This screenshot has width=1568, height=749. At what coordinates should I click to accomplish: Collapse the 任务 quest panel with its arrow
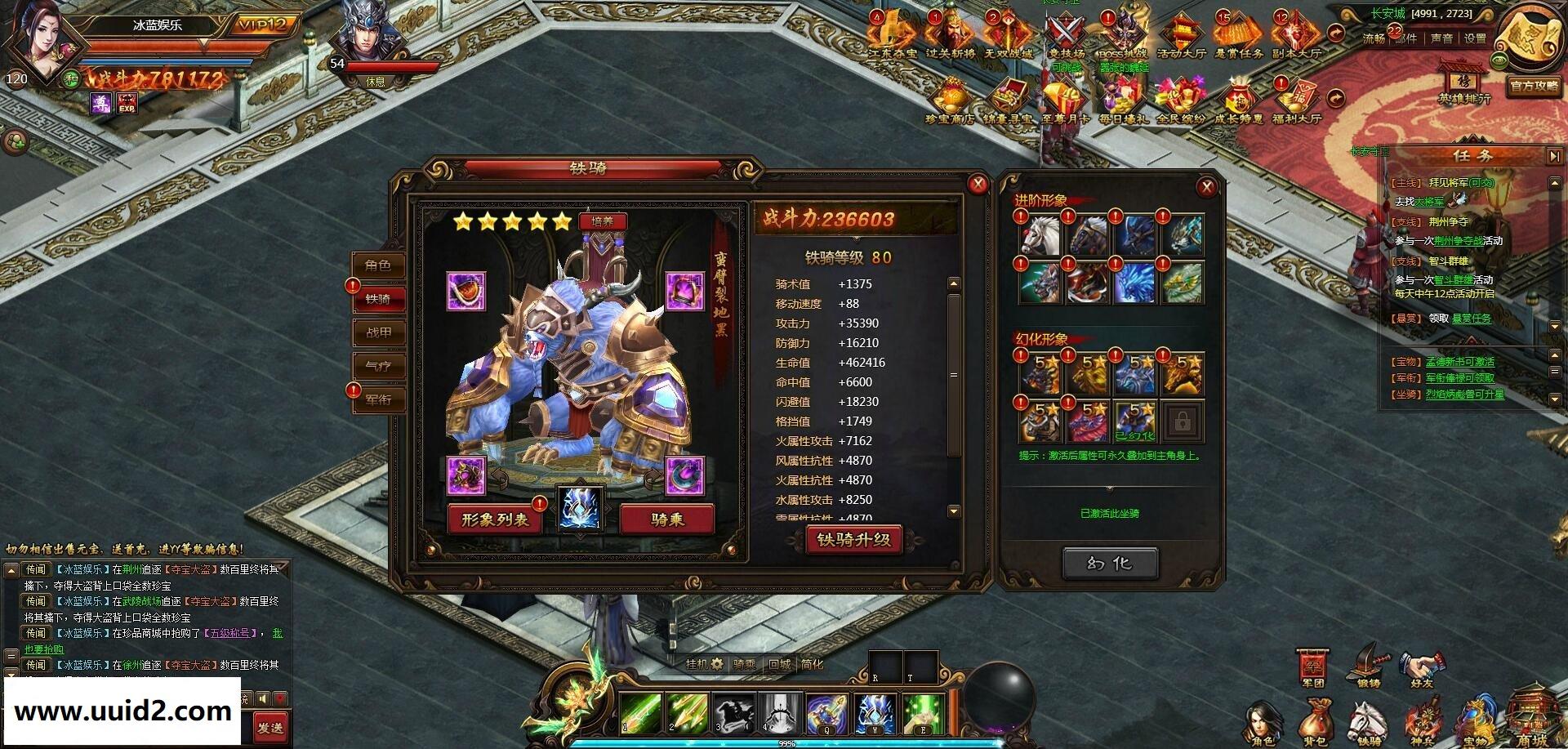click(1555, 155)
